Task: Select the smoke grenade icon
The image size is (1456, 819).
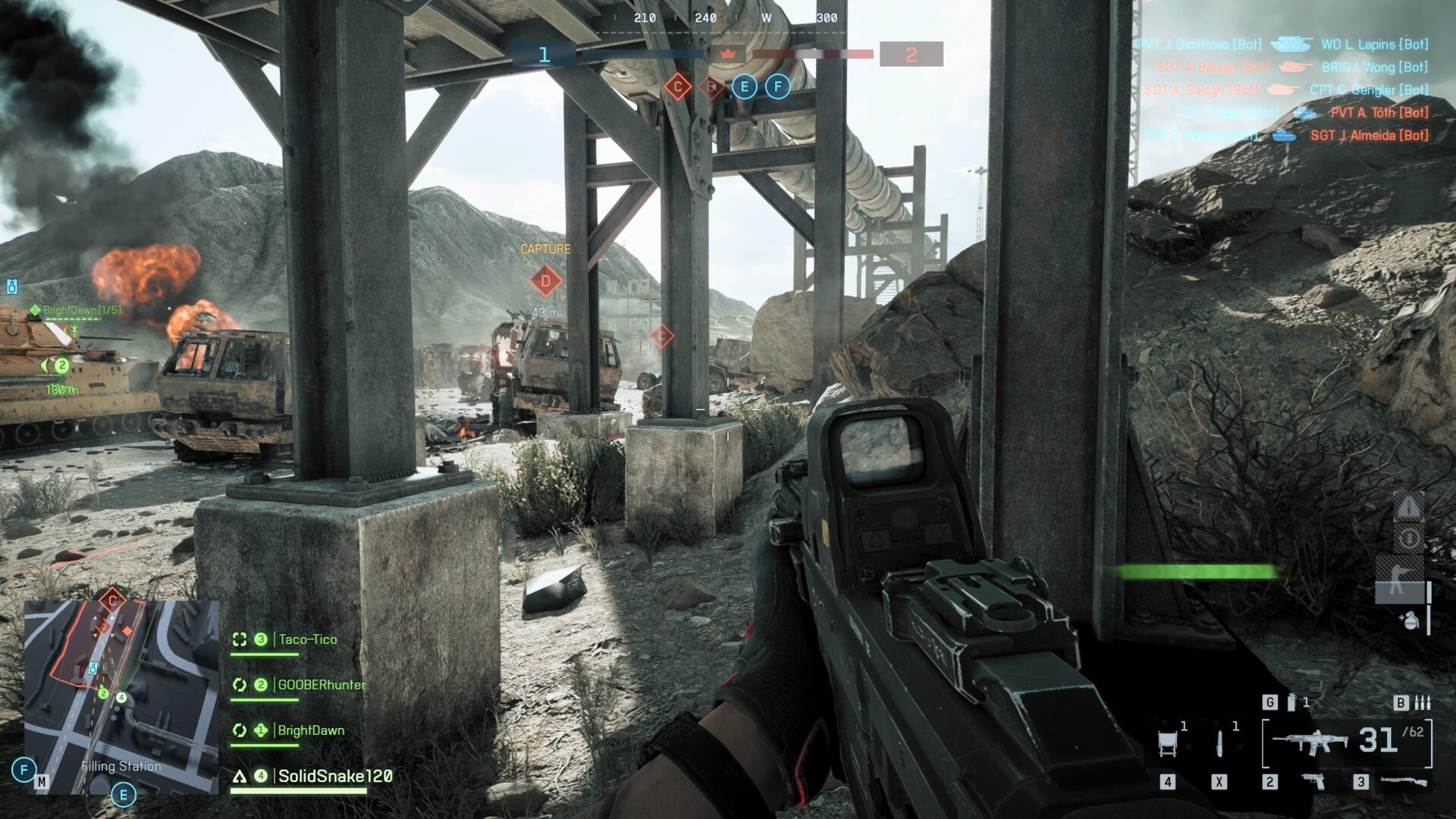Action: (1291, 702)
